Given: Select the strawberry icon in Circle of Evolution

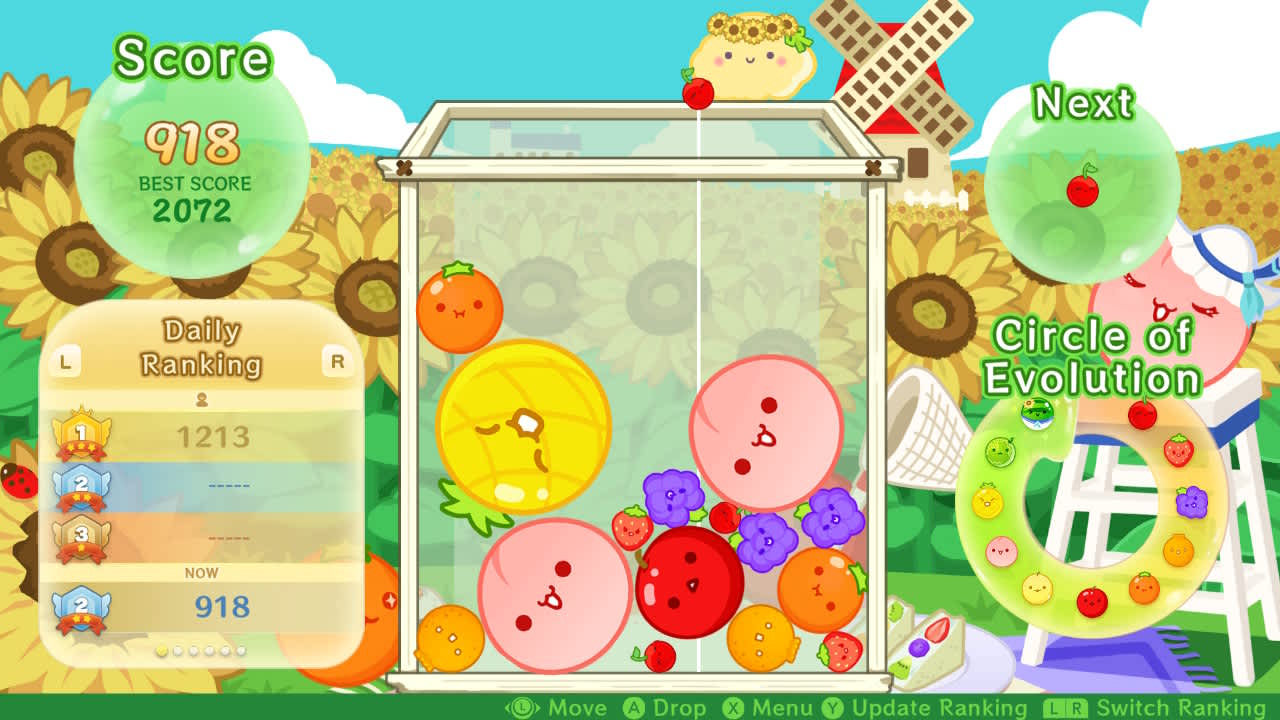Looking at the screenshot, I should click(x=1178, y=452).
